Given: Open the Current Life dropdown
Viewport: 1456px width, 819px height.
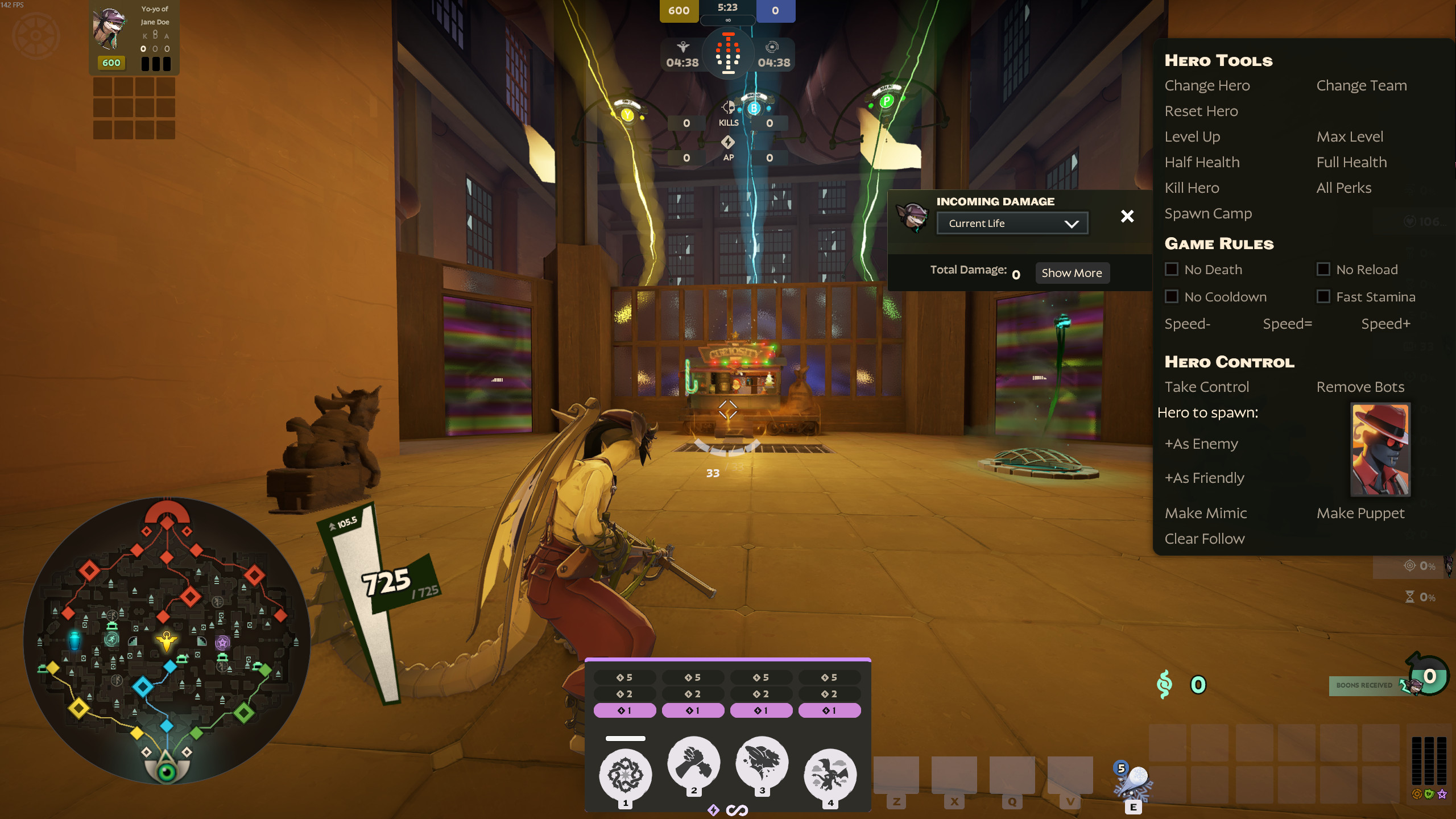Looking at the screenshot, I should point(1012,224).
